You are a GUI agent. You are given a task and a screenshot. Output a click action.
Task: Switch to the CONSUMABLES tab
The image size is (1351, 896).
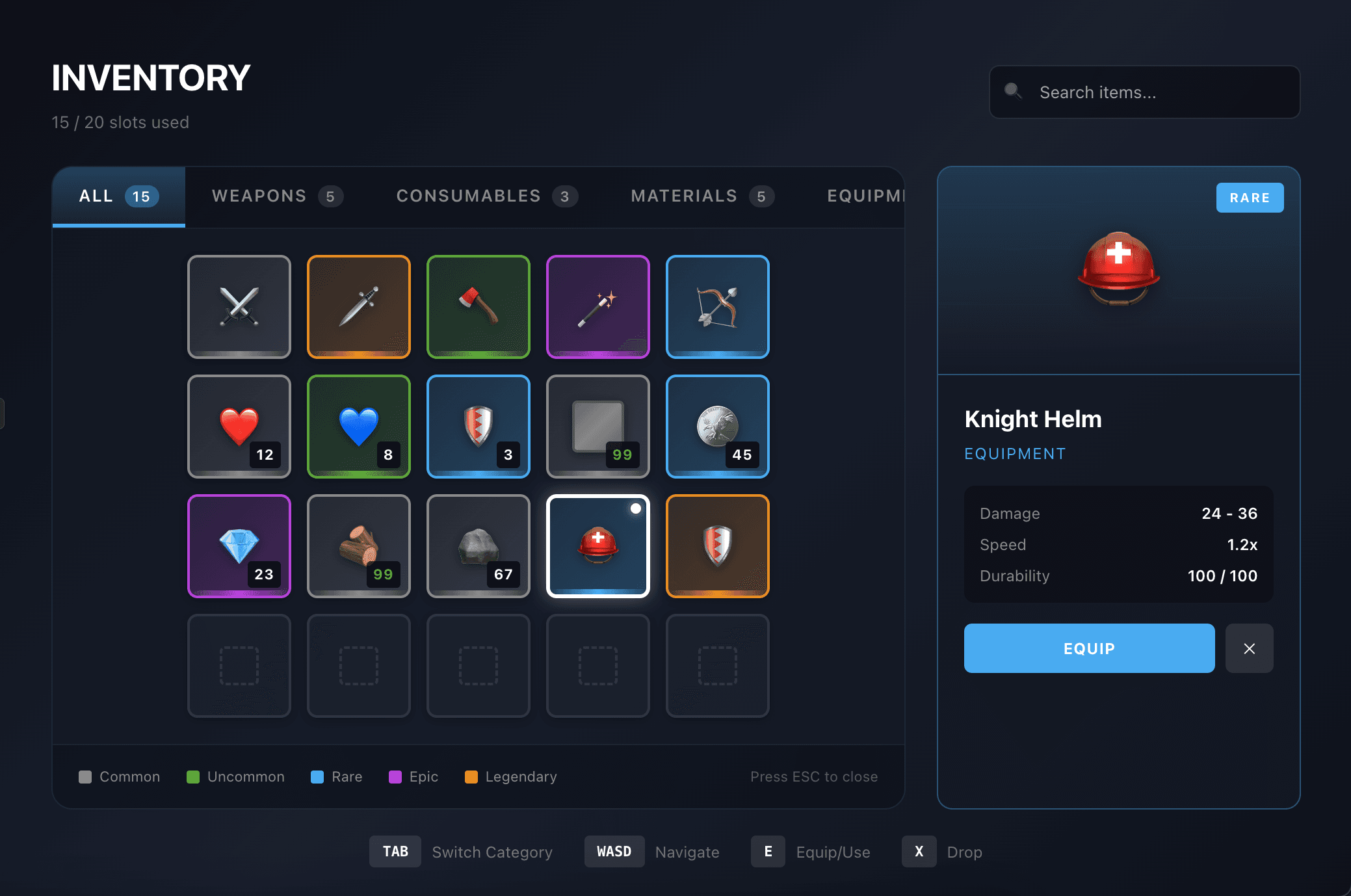tap(486, 196)
